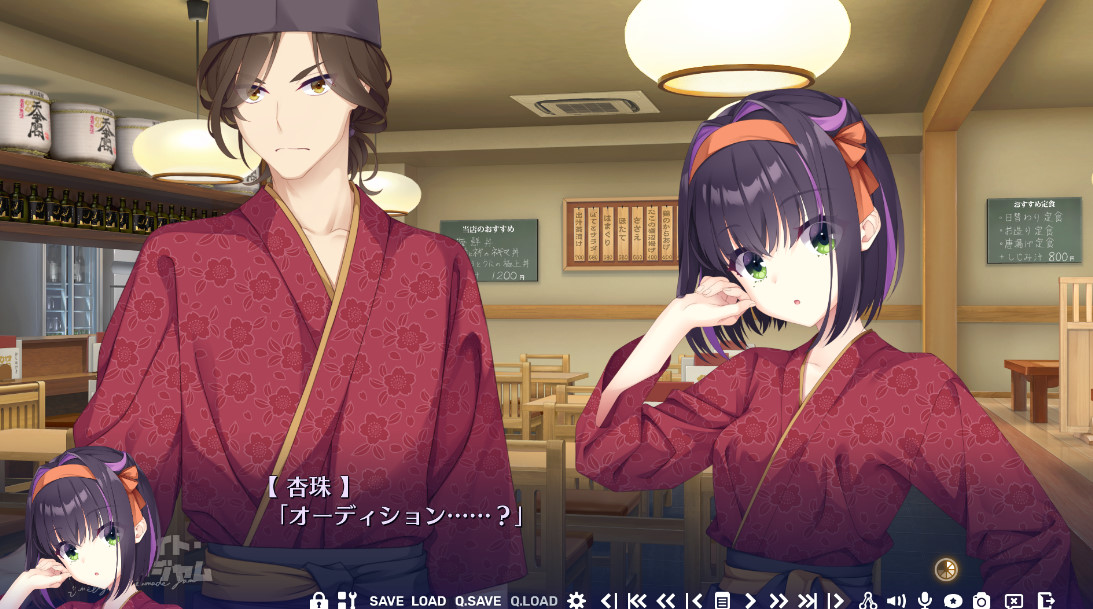Open the SAVE menu
Screen dimensions: 1093x609
click(386, 601)
